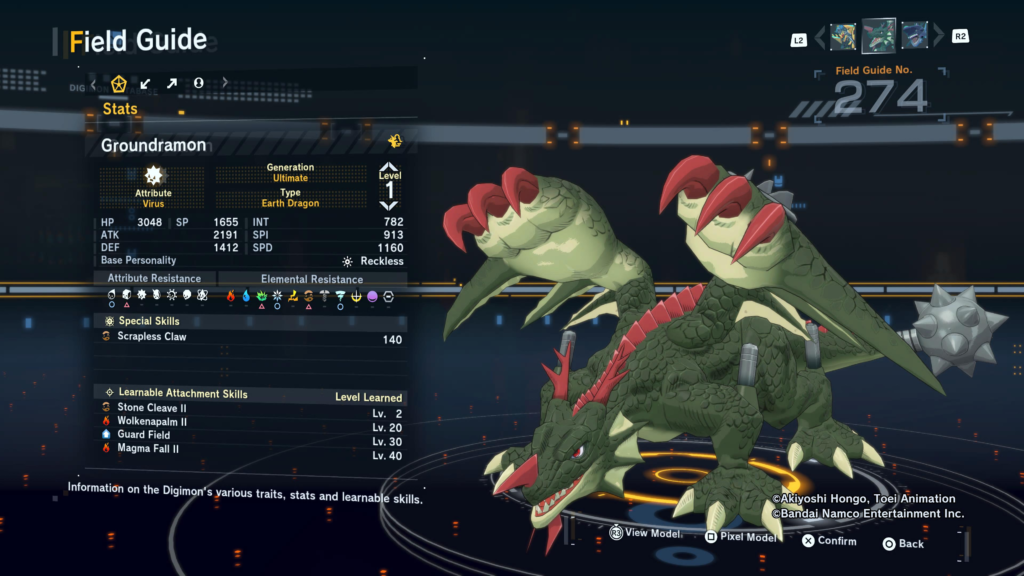Open the up-right arrow tab
1024x576 pixels.
click(172, 83)
